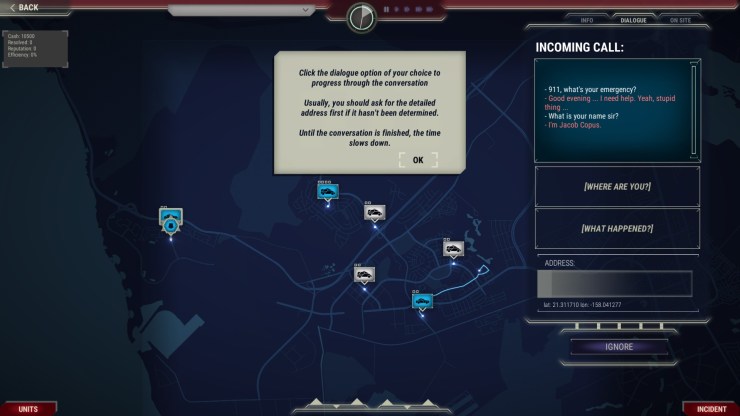Viewport: 740px width, 416px height.
Task: Ignore the incoming call
Action: pos(619,347)
